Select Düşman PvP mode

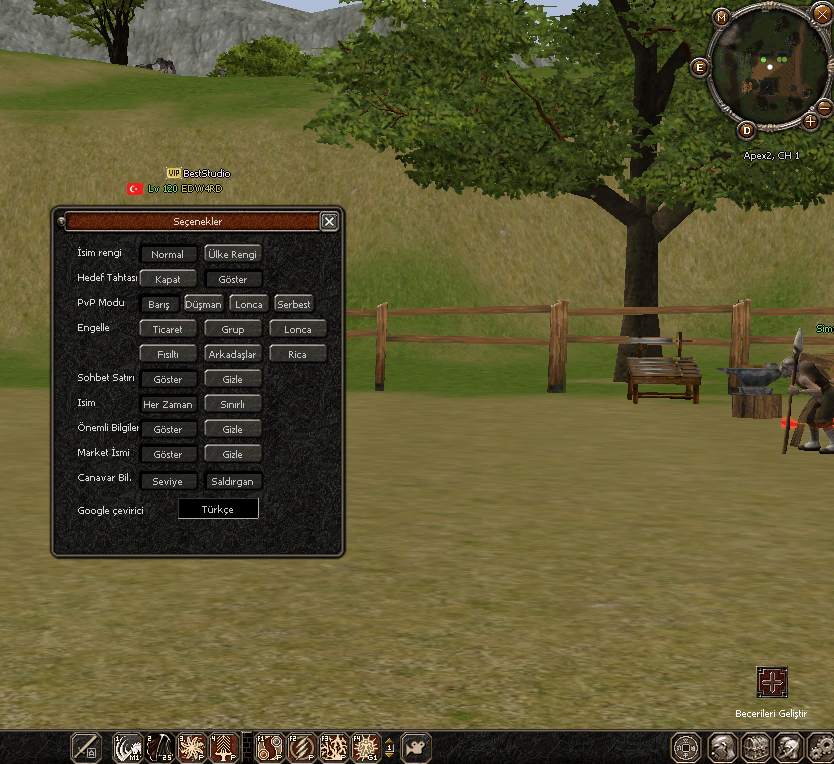(x=203, y=304)
